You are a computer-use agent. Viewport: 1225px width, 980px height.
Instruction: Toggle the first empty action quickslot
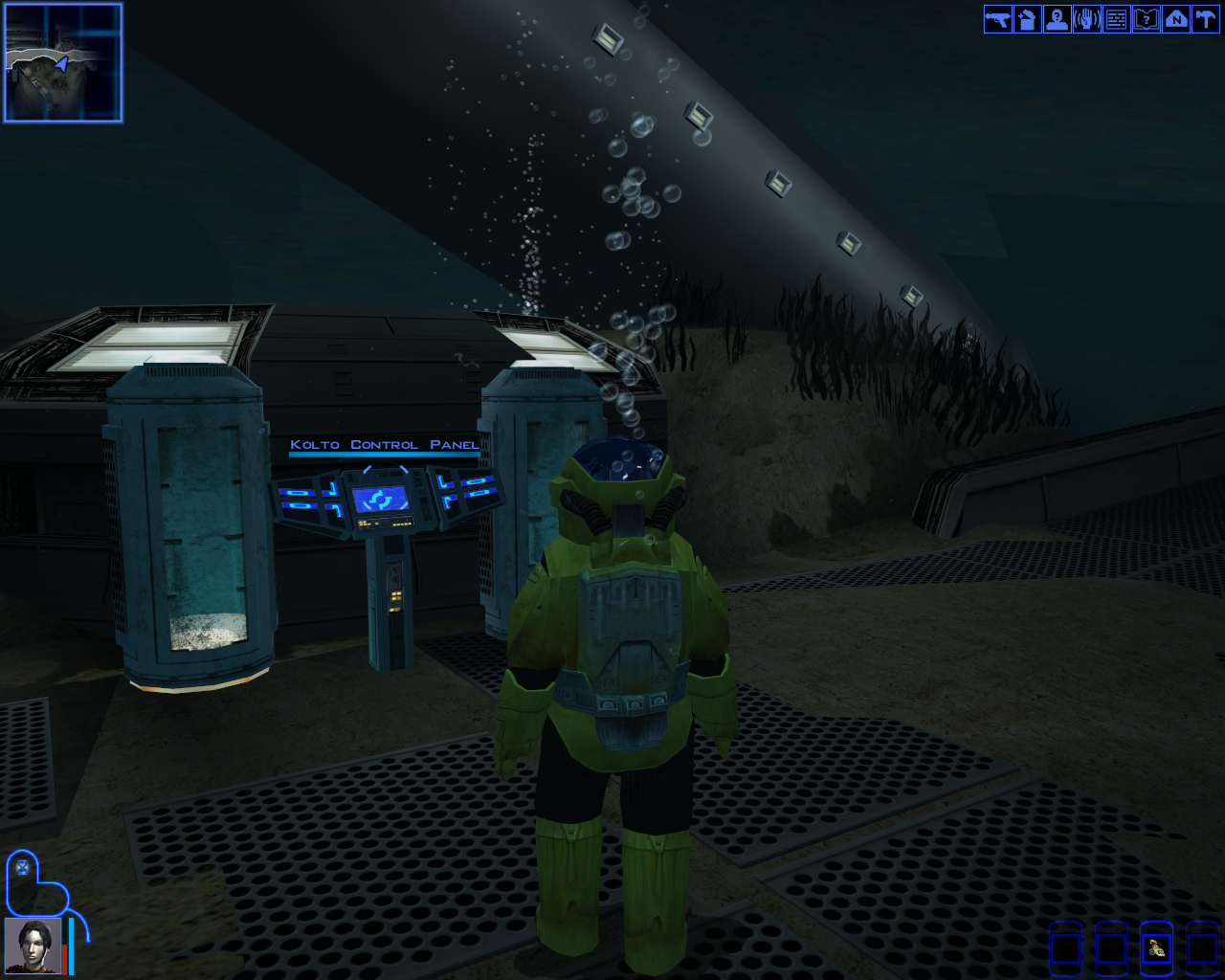(x=1065, y=949)
